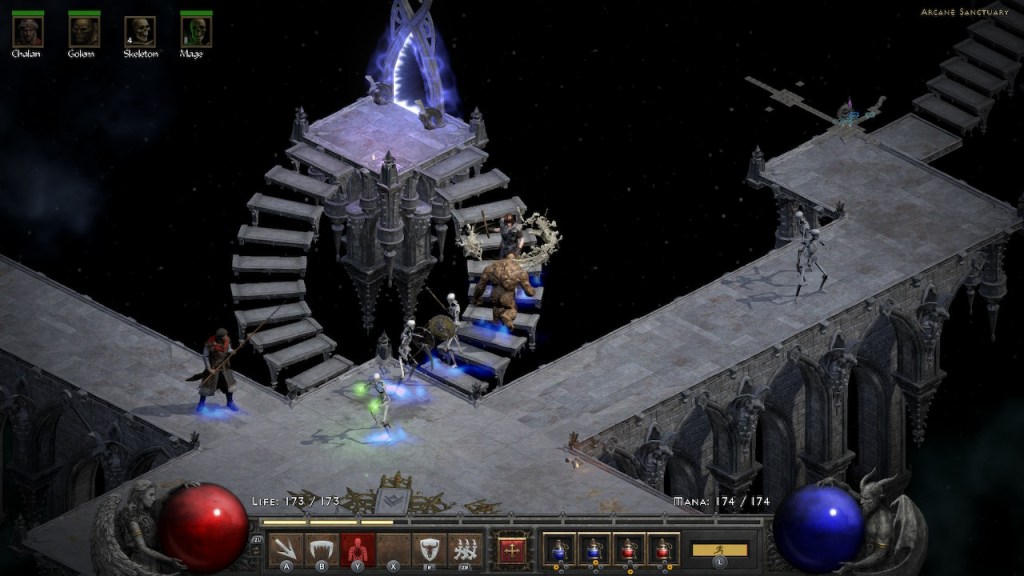Select the Skeleton minion portrait

pyautogui.click(x=140, y=31)
